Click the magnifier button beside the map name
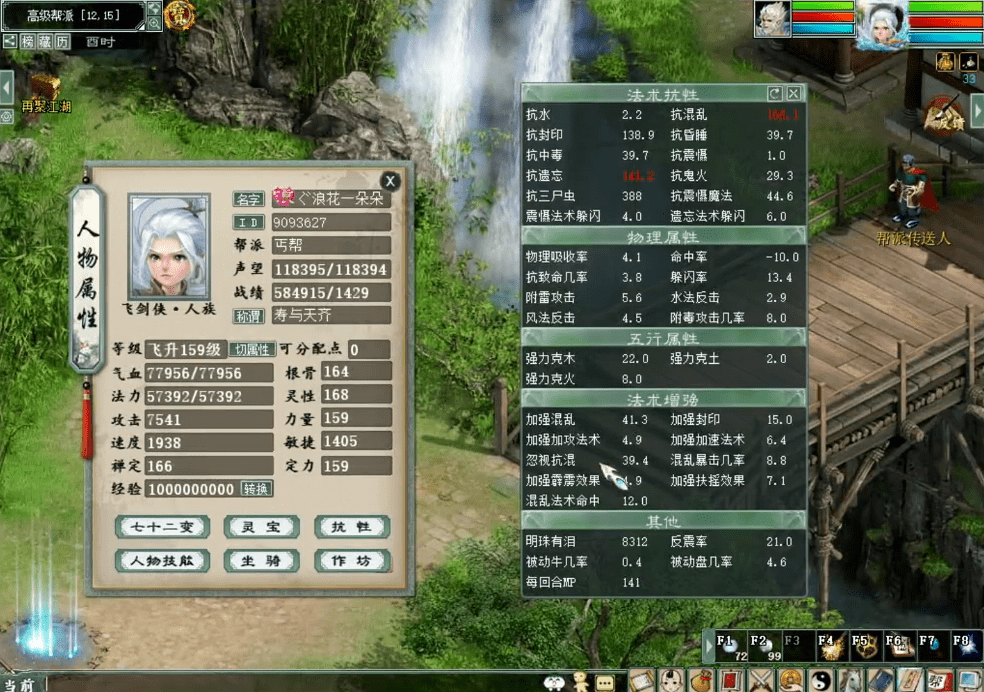The image size is (984, 692). (x=154, y=23)
